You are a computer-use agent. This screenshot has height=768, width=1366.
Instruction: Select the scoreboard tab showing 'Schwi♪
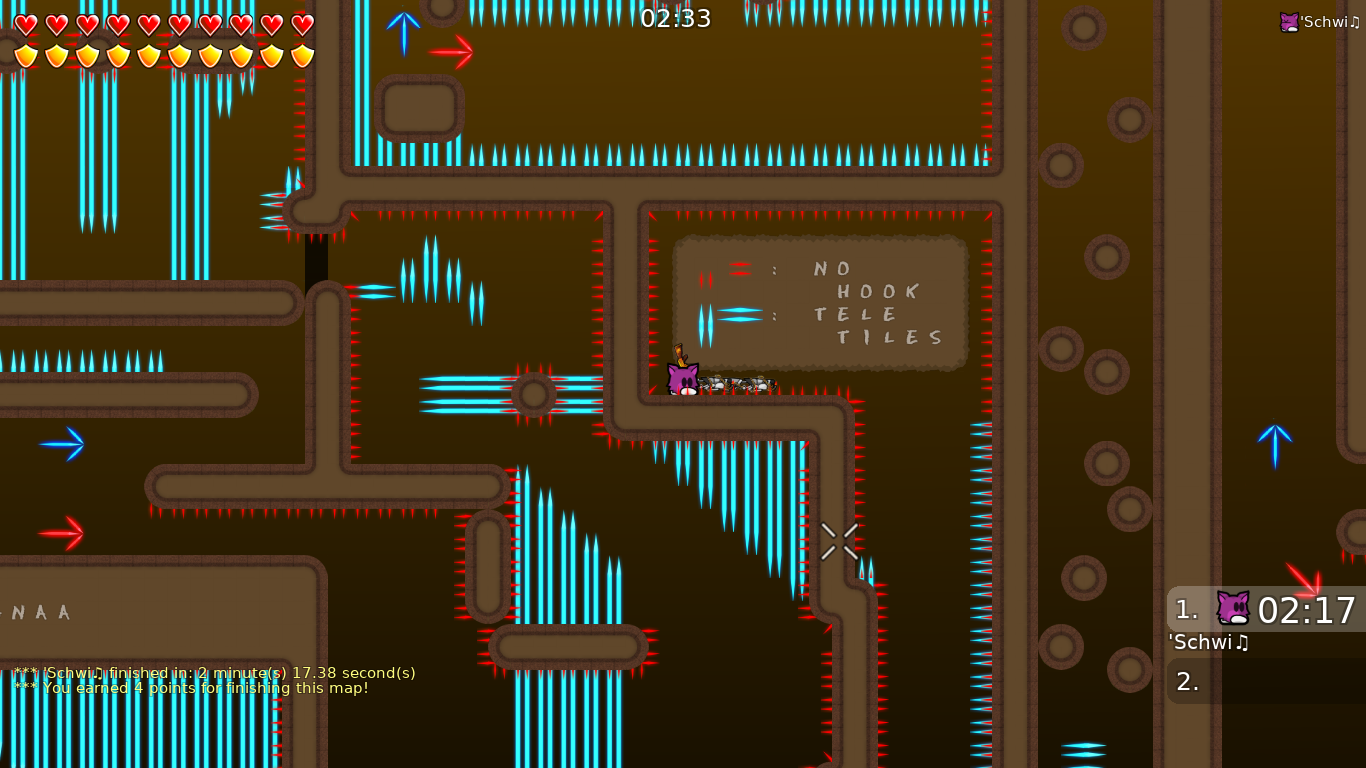point(1208,643)
